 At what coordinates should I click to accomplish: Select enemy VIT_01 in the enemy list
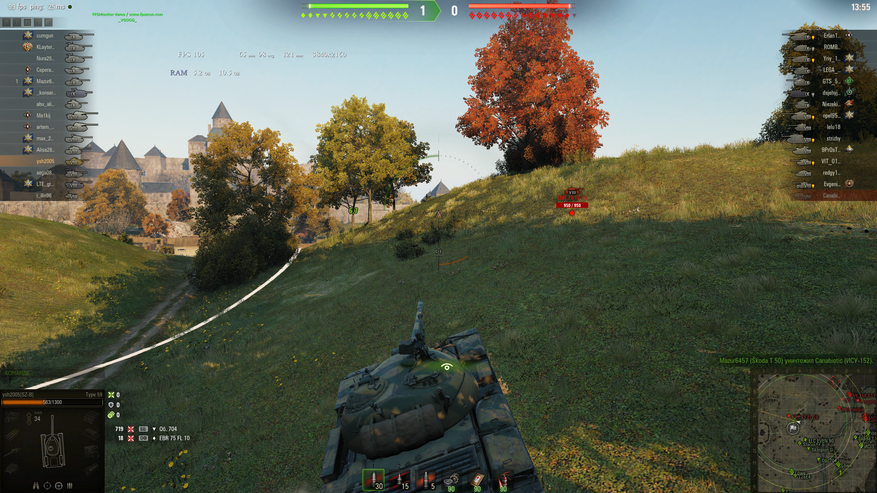coord(830,161)
